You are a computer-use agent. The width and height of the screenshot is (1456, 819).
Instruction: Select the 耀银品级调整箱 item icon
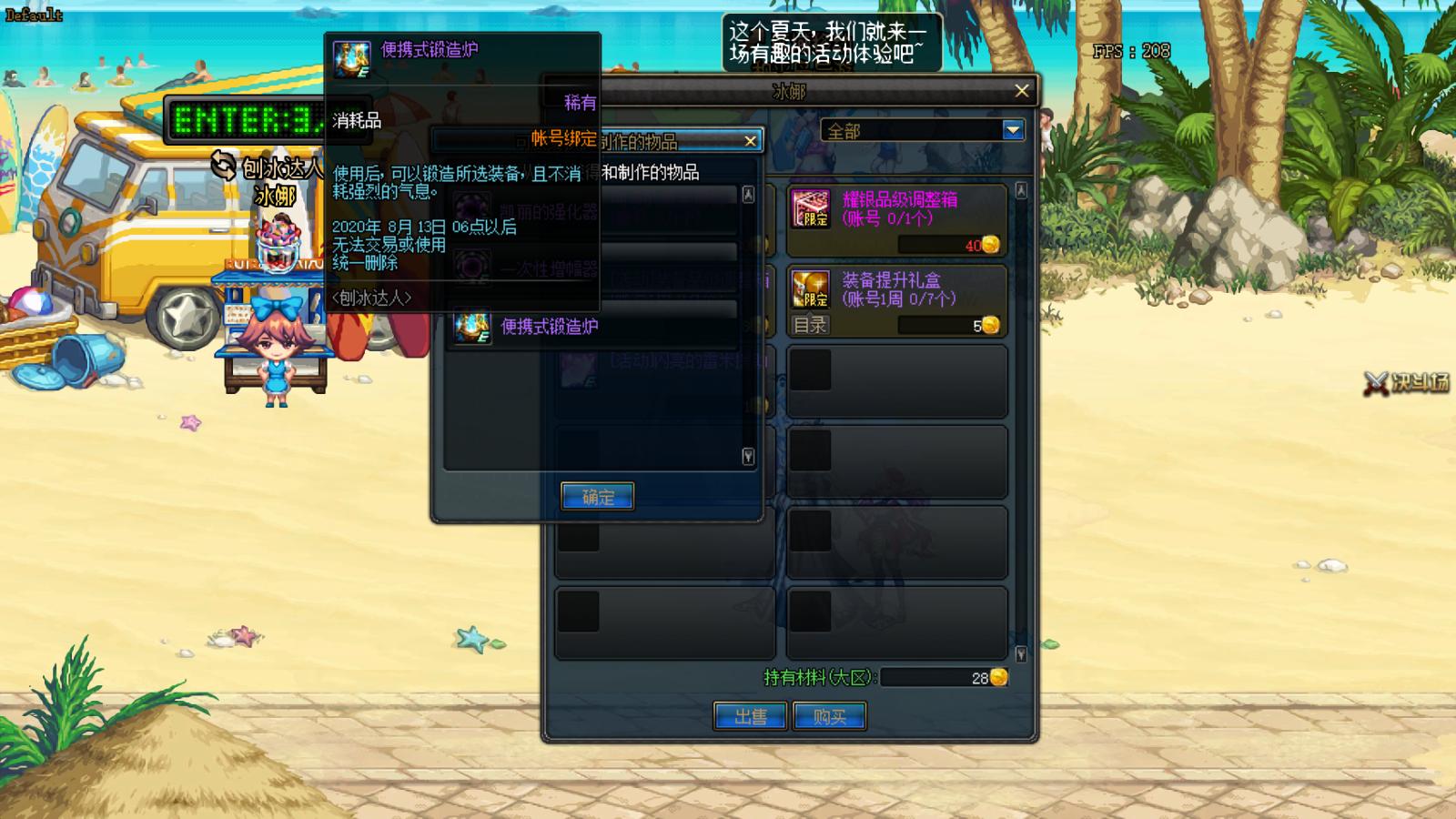(809, 207)
